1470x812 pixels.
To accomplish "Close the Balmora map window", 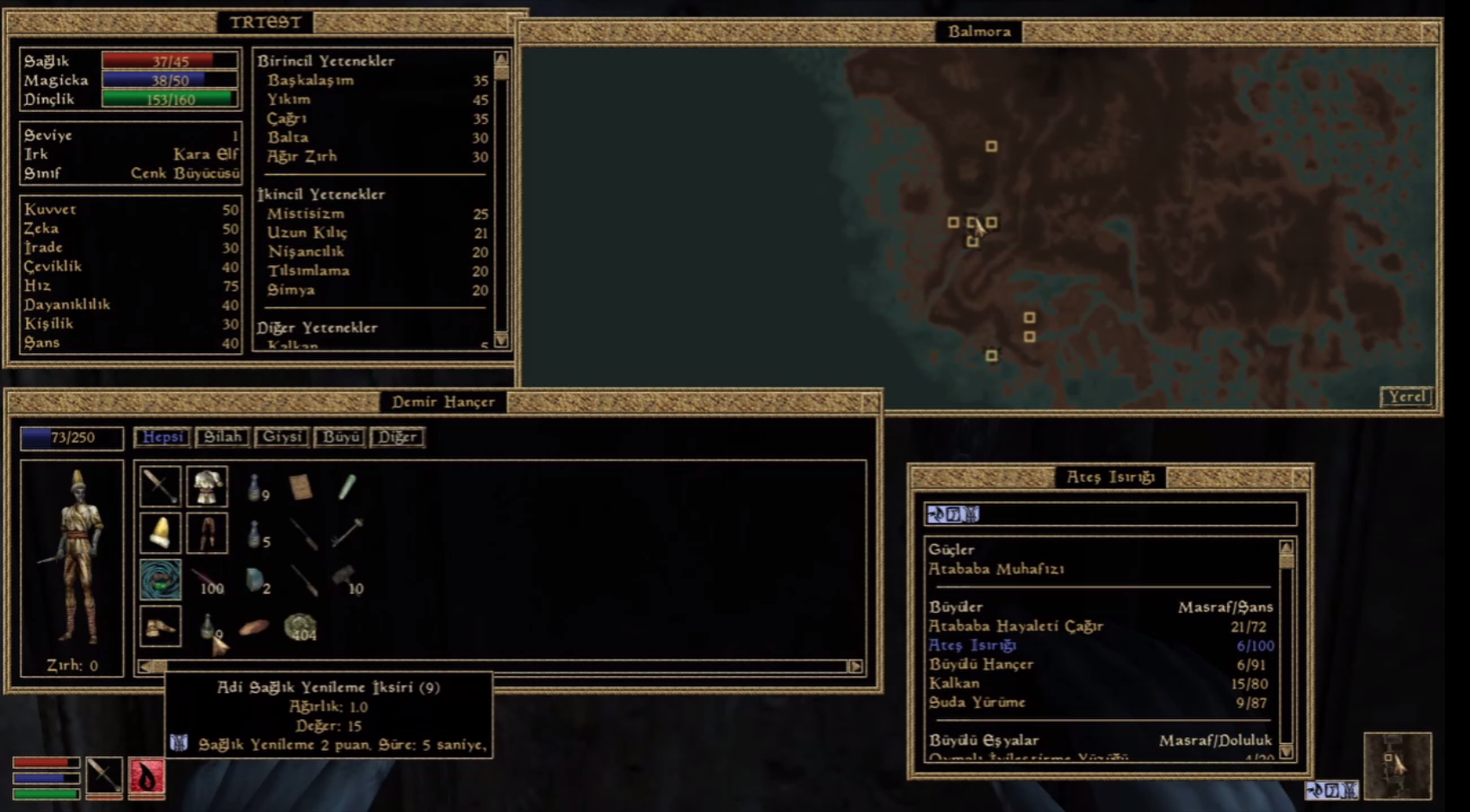I will [1430, 32].
